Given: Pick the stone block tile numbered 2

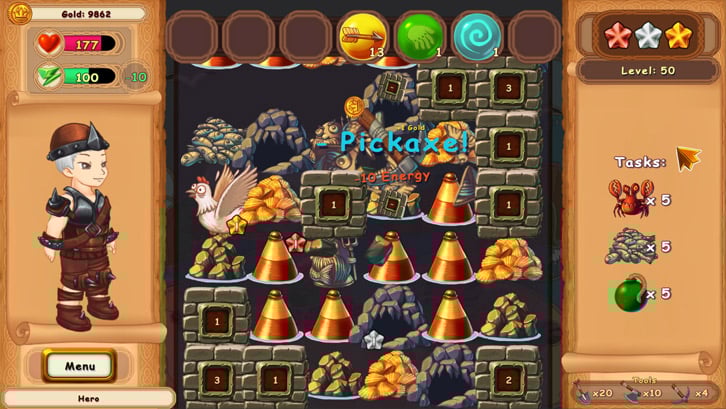Looking at the screenshot, I should [508, 380].
